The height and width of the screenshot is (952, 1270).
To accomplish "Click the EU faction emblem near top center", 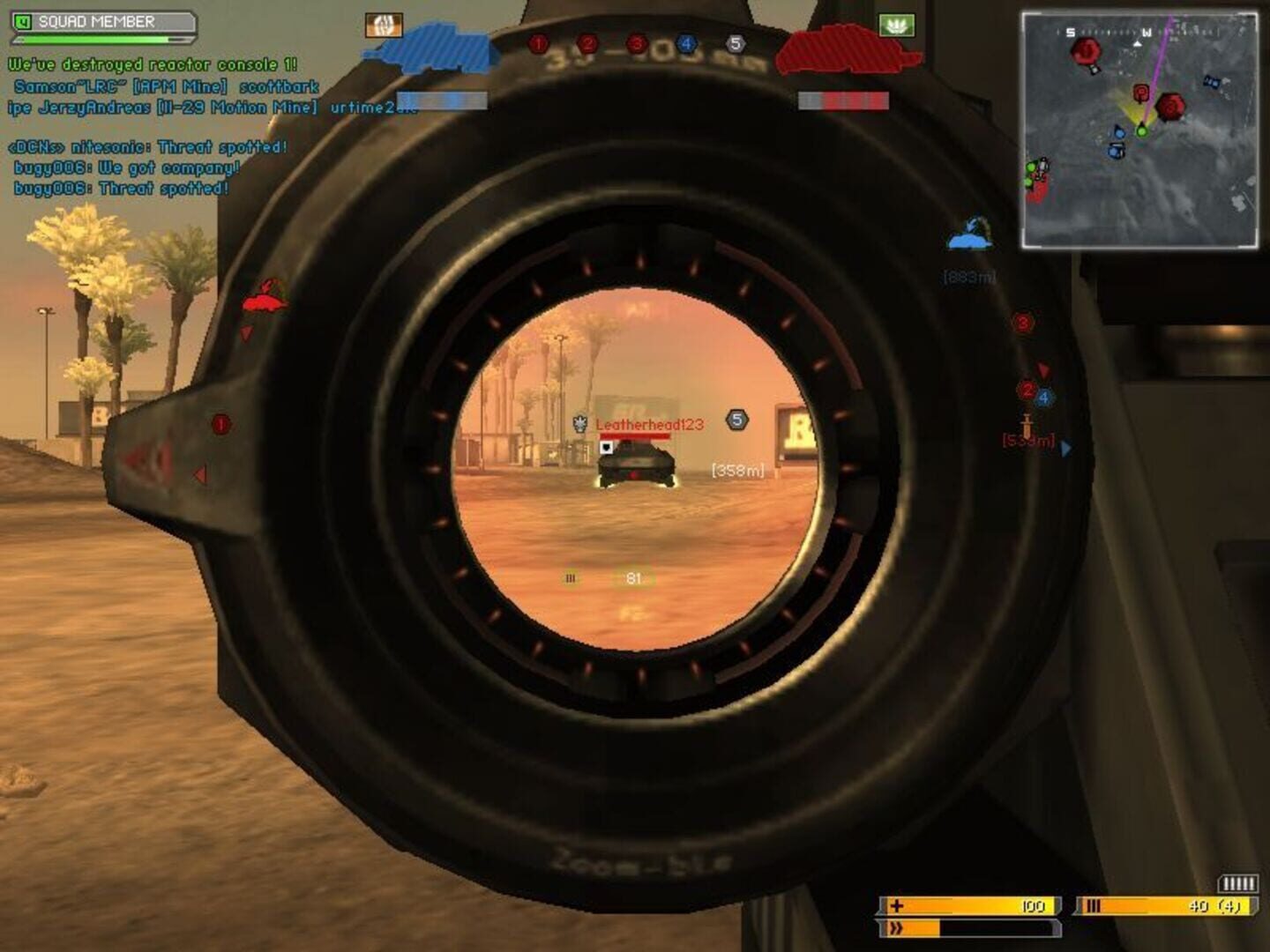I will 385,24.
